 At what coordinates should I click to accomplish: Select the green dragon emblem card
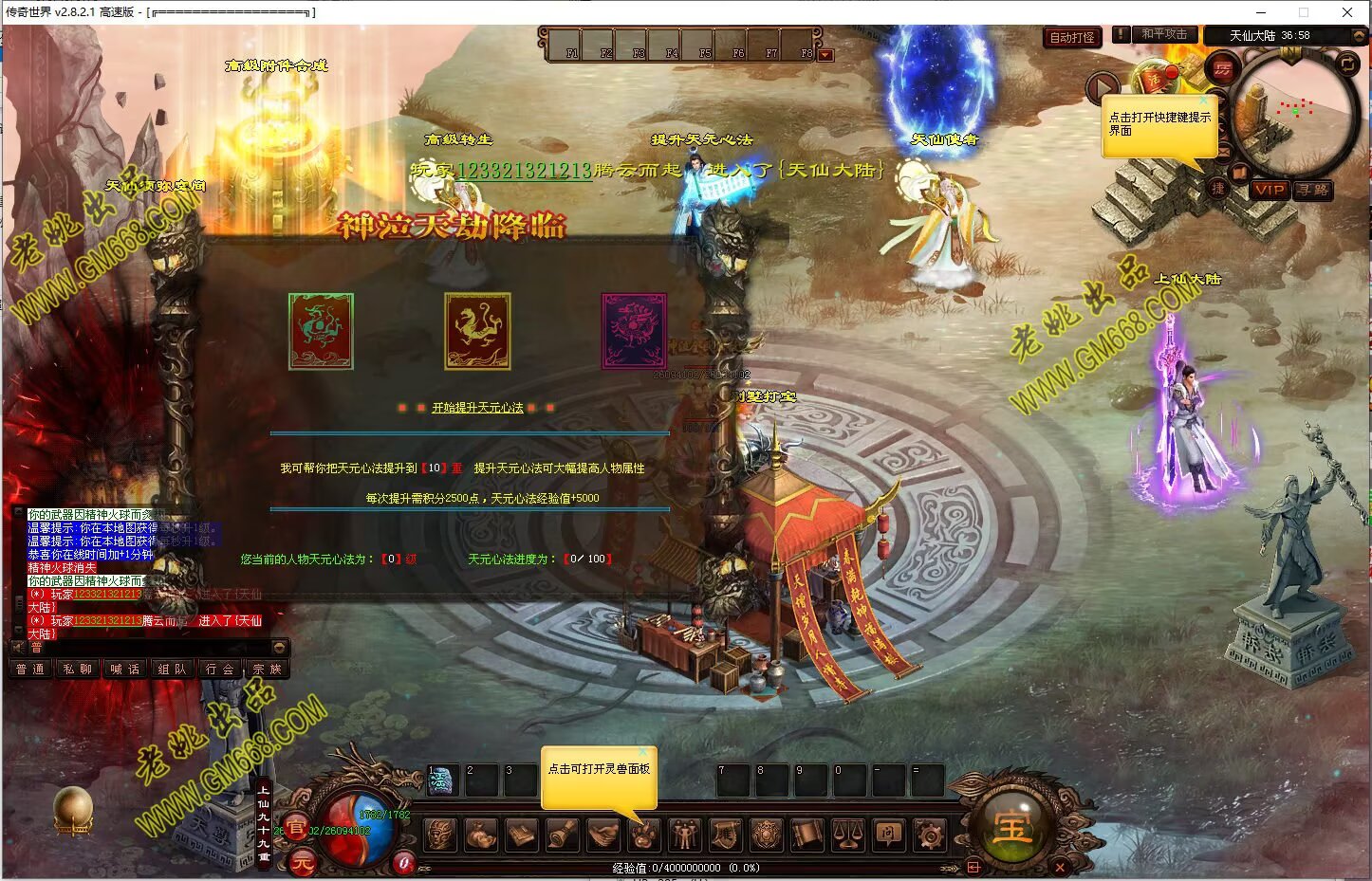tap(321, 331)
